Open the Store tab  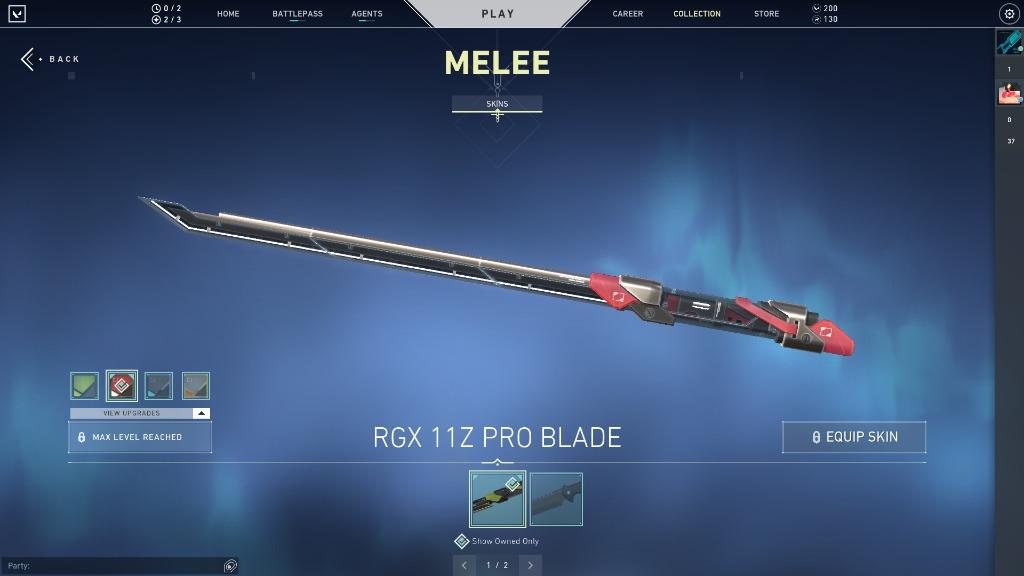click(767, 14)
